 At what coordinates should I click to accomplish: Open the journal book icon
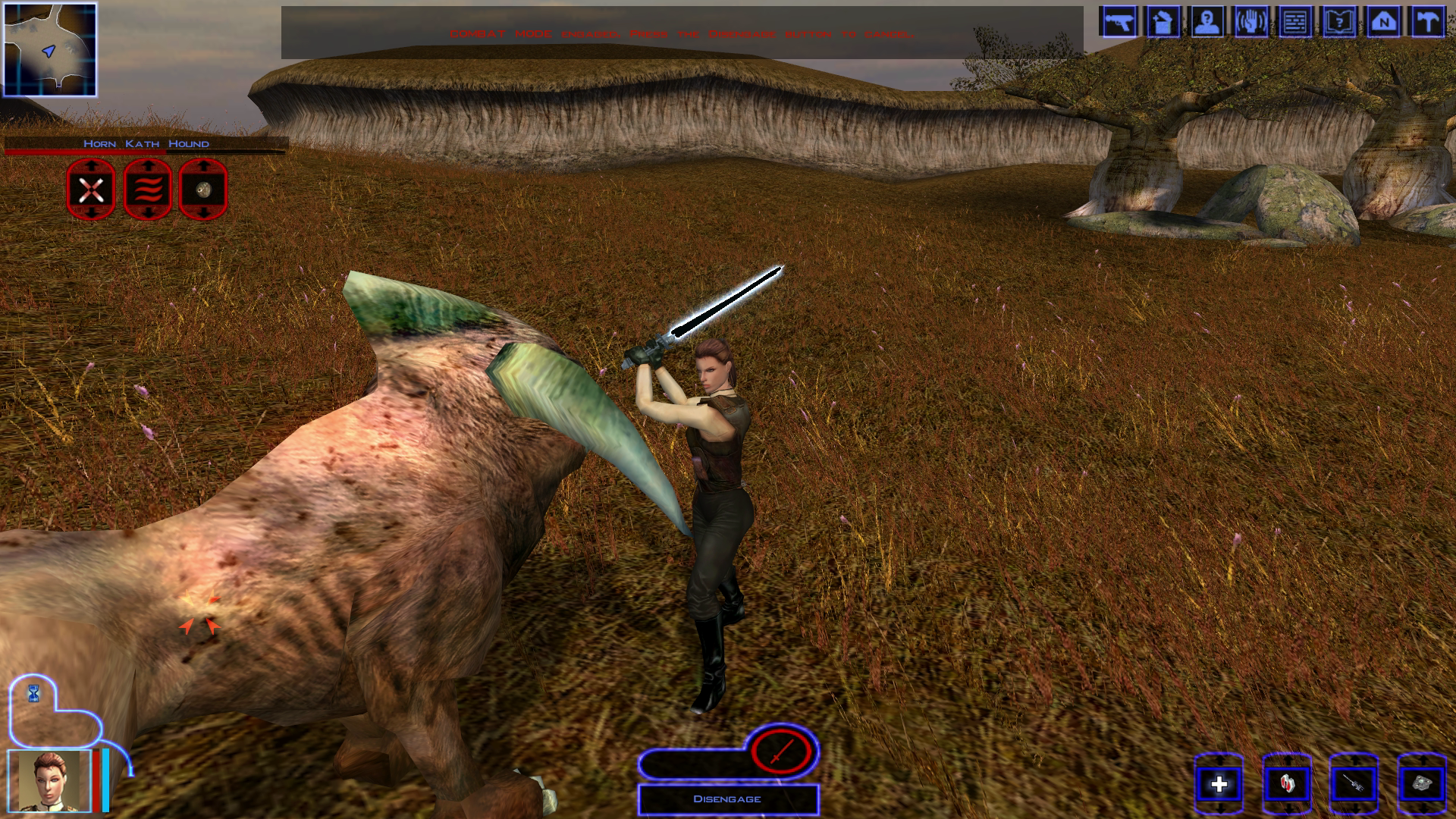tap(1339, 21)
